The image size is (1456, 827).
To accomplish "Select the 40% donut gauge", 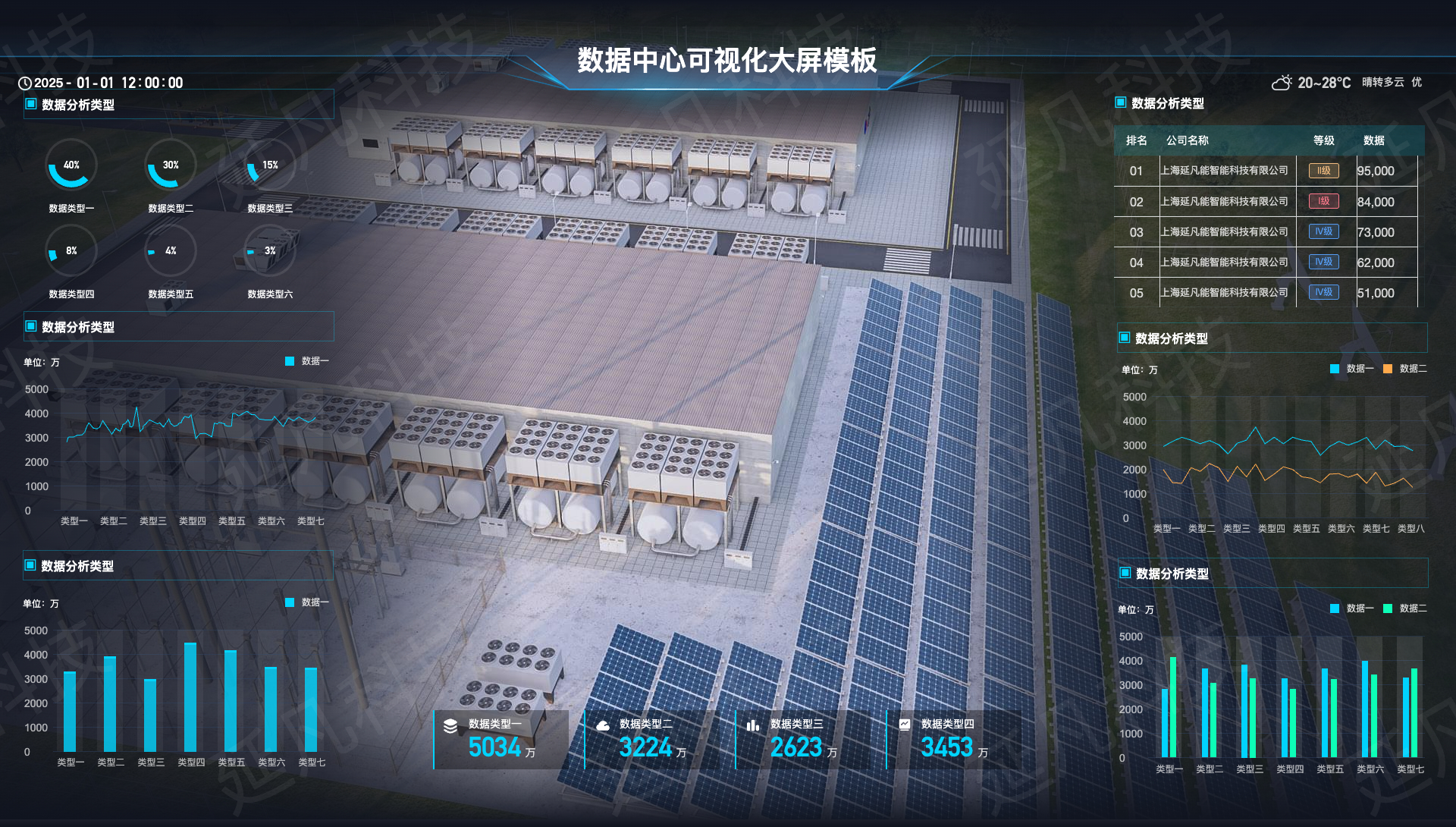I will coord(71,165).
